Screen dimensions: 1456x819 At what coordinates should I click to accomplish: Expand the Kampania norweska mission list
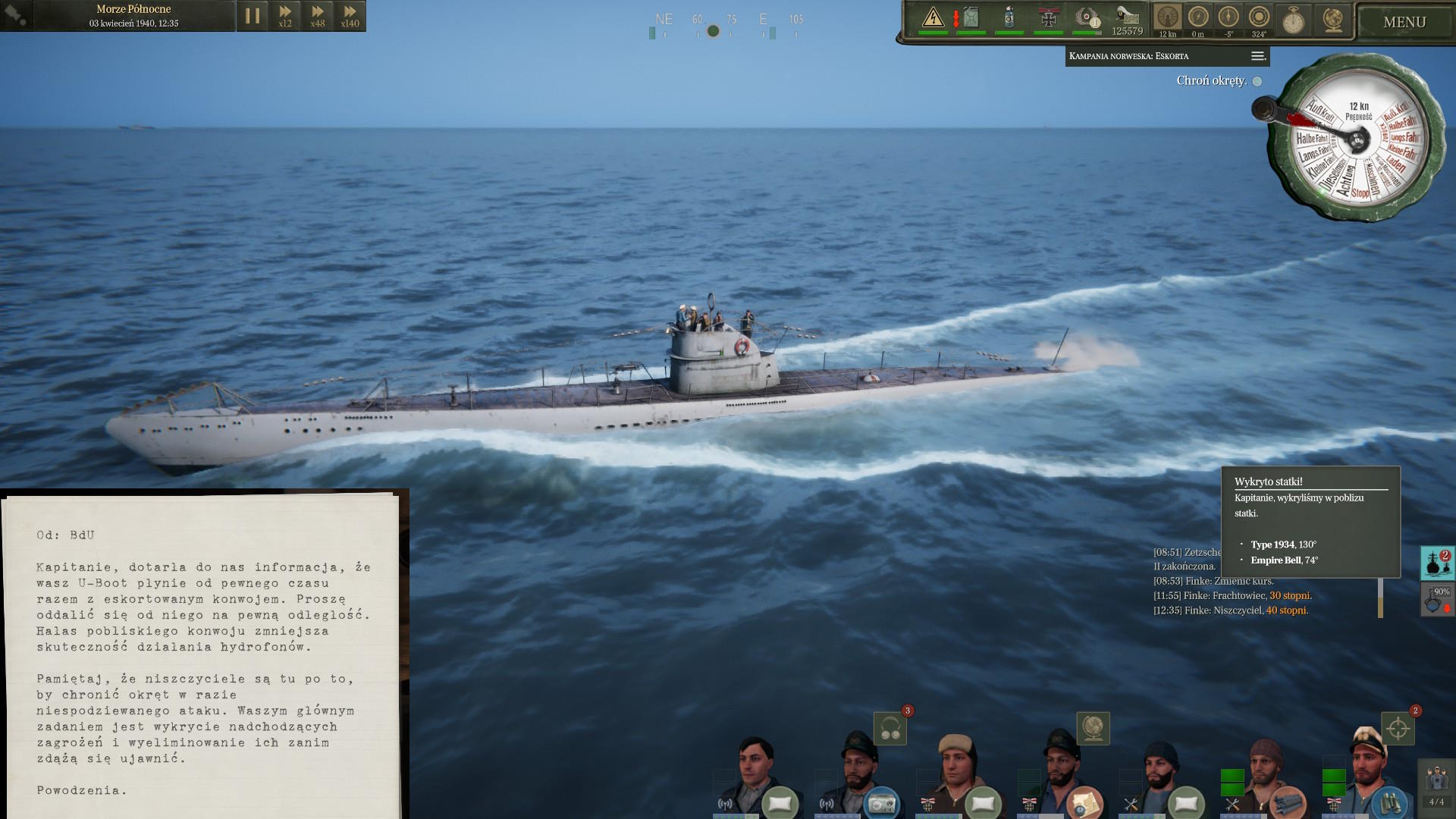1257,56
